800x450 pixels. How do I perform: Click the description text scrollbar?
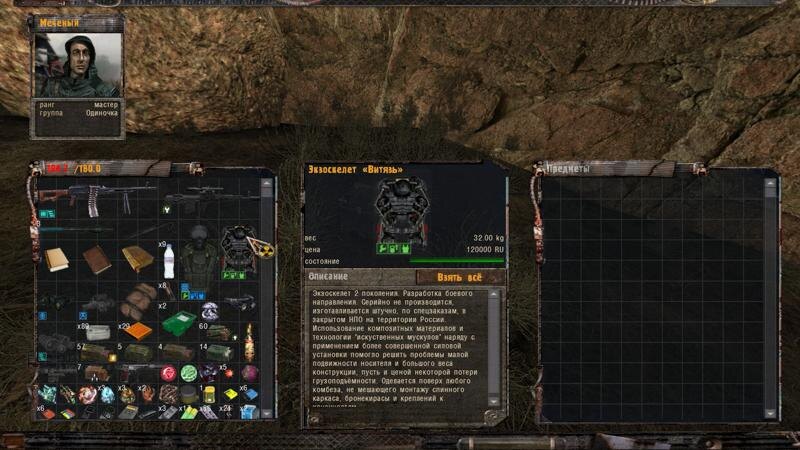497,350
